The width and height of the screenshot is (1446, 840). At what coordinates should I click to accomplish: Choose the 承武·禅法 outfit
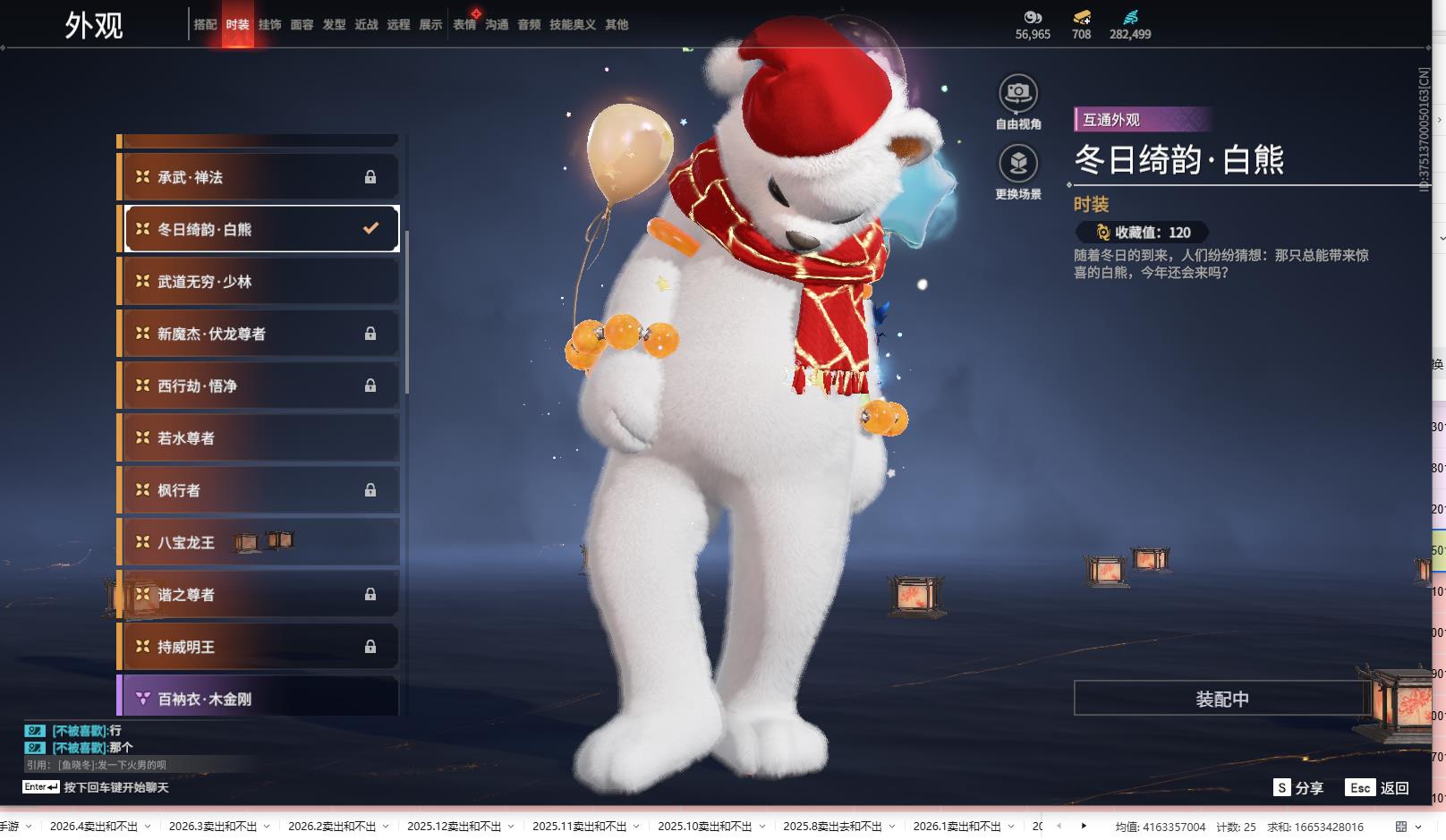259,177
